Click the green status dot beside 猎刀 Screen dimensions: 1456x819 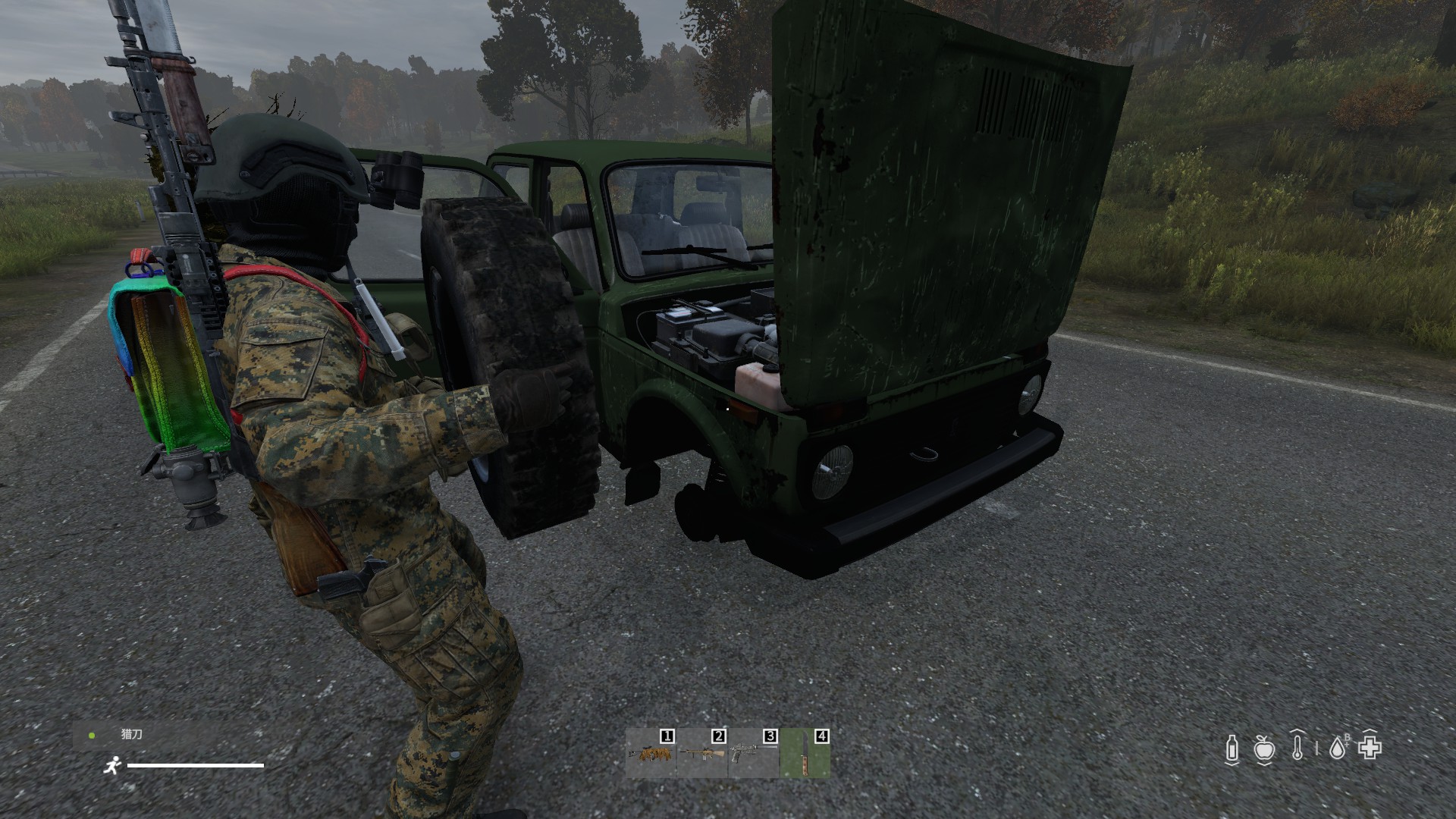[x=93, y=734]
